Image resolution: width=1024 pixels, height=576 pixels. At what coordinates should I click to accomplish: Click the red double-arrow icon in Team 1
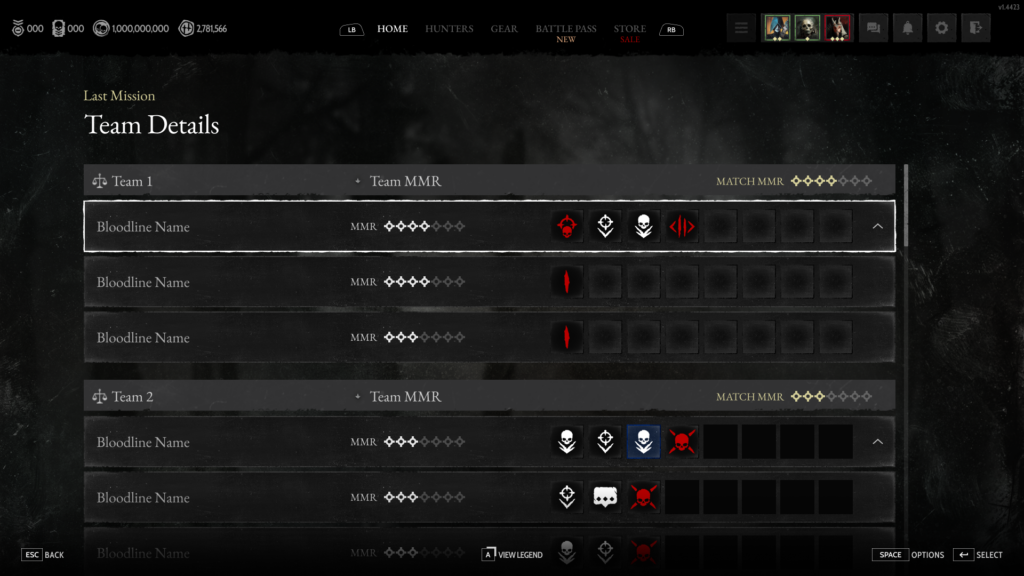coord(681,227)
